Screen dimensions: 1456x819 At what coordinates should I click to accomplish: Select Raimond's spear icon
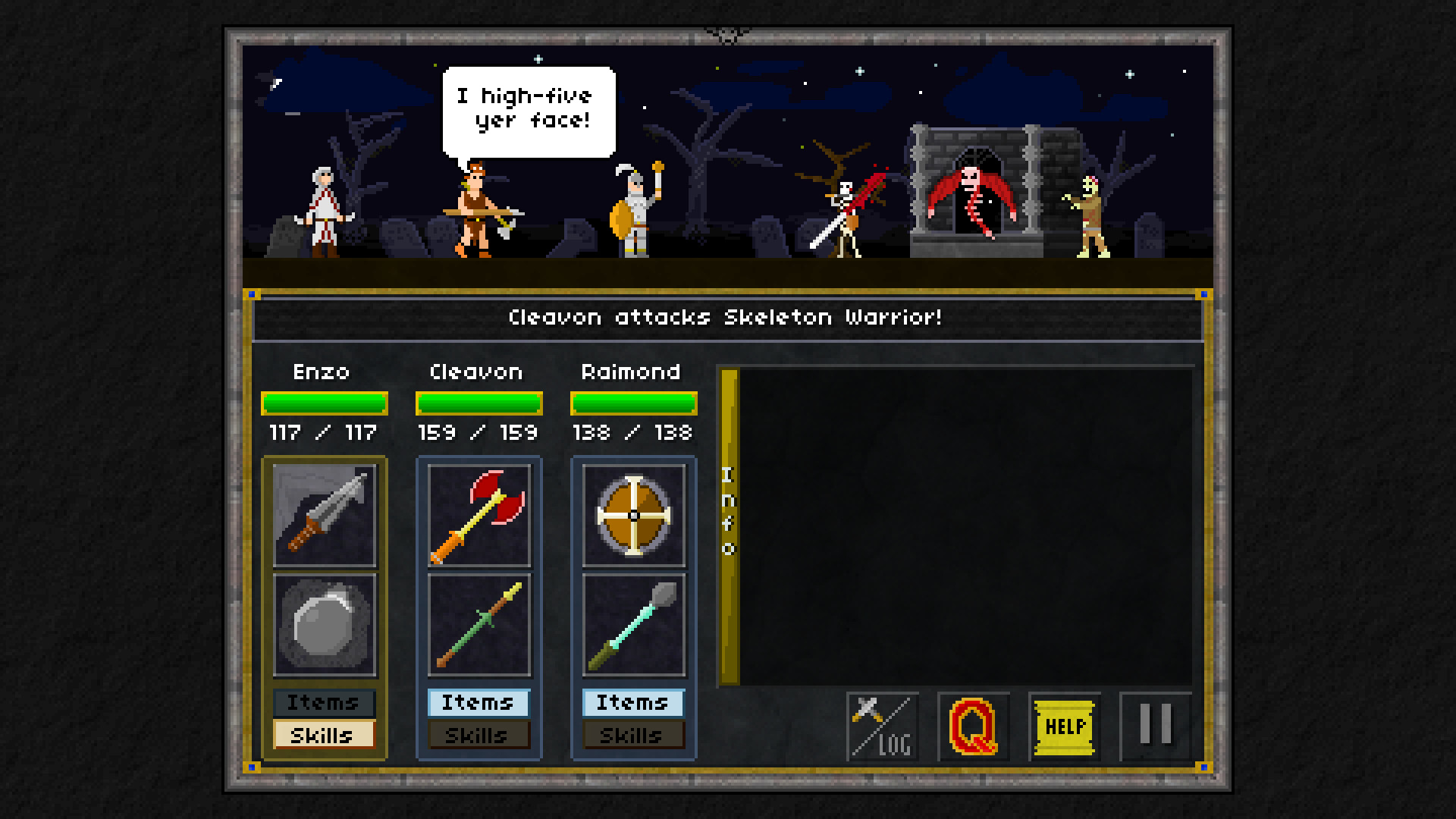pyautogui.click(x=634, y=626)
